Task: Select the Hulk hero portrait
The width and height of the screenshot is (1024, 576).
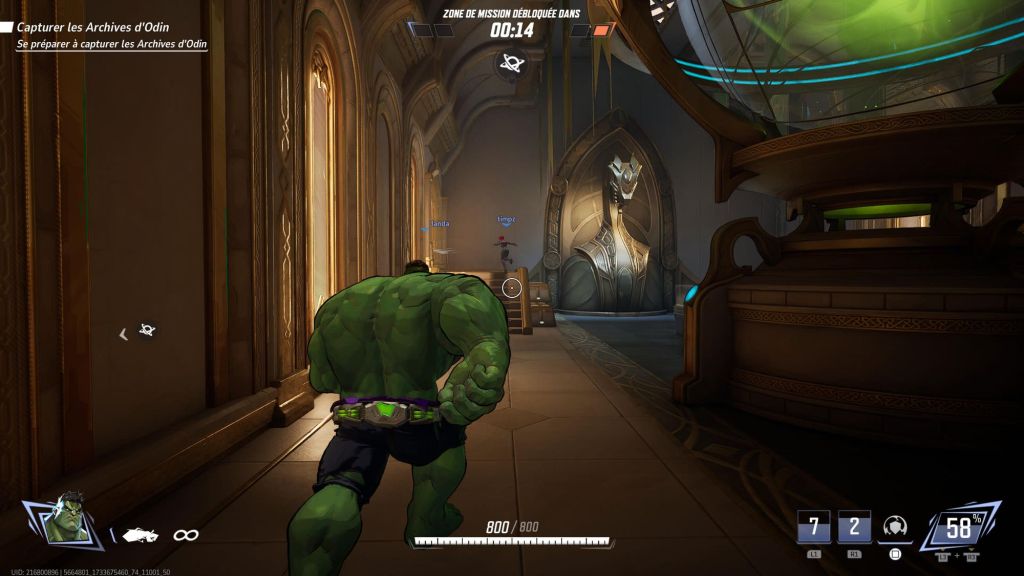Action: [x=68, y=518]
